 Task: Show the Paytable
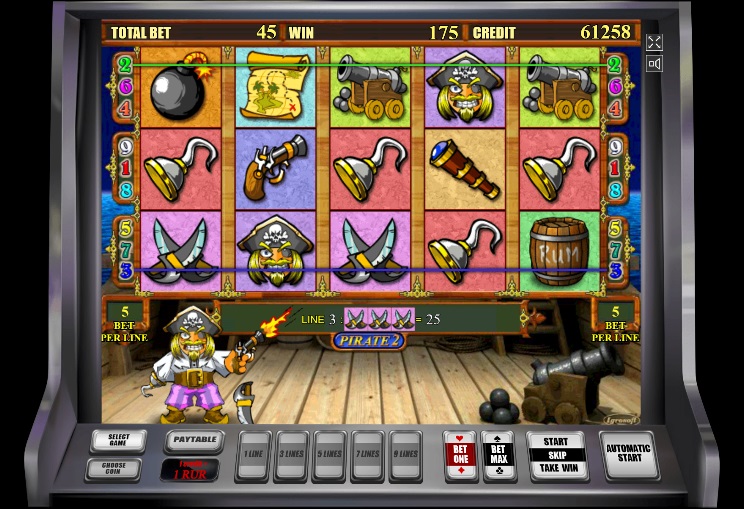click(x=192, y=439)
